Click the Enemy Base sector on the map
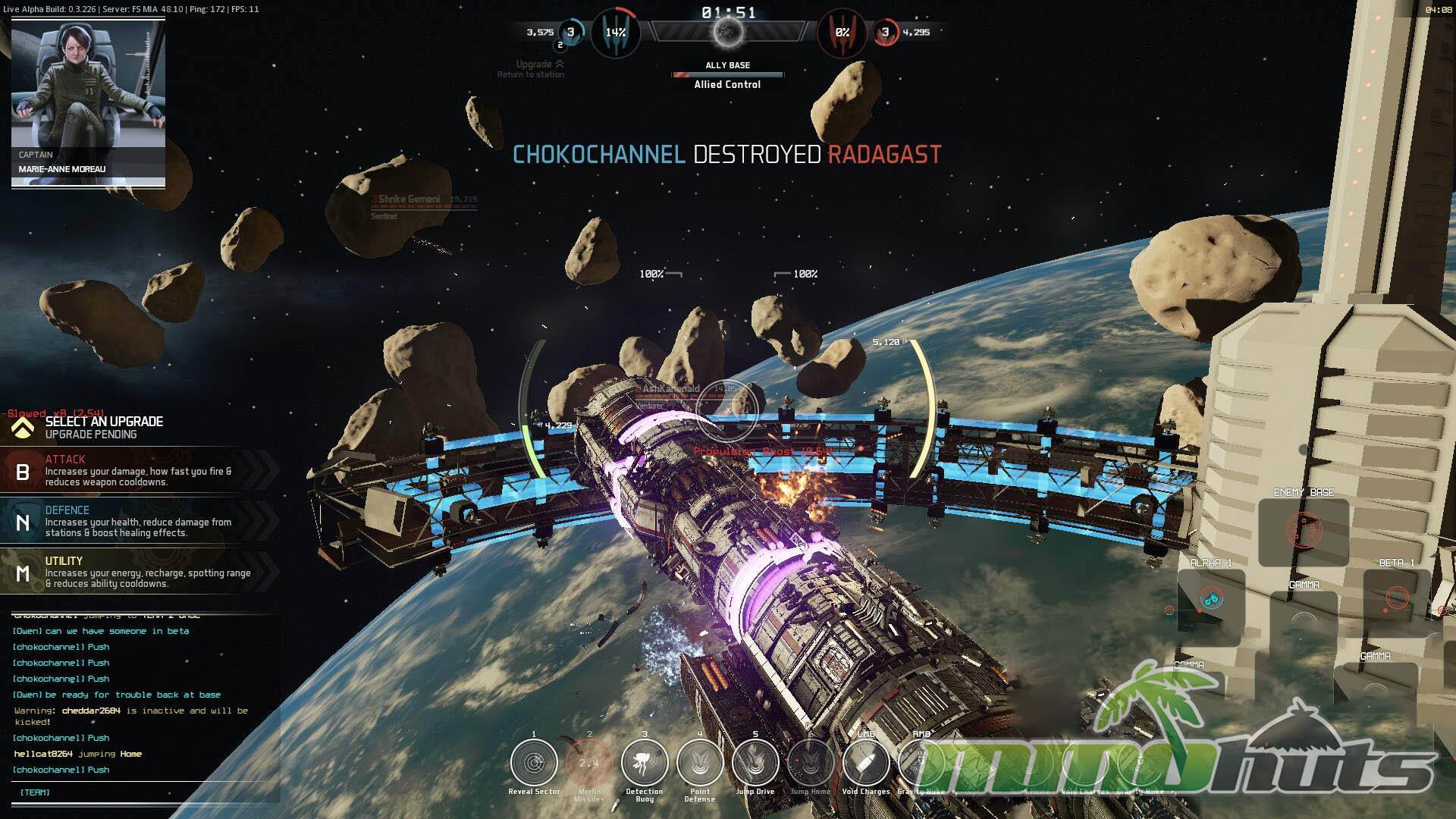Image resolution: width=1456 pixels, height=819 pixels. [x=1304, y=530]
